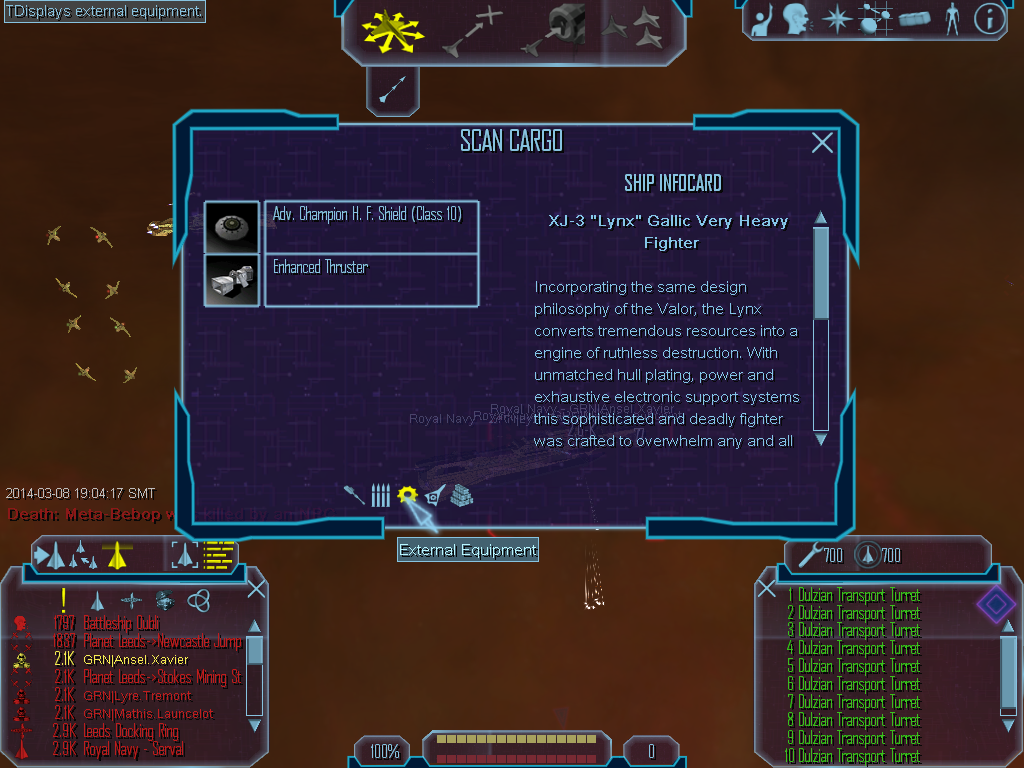Open the information icon in top bar
This screenshot has width=1024, height=768.
pyautogui.click(x=989, y=19)
